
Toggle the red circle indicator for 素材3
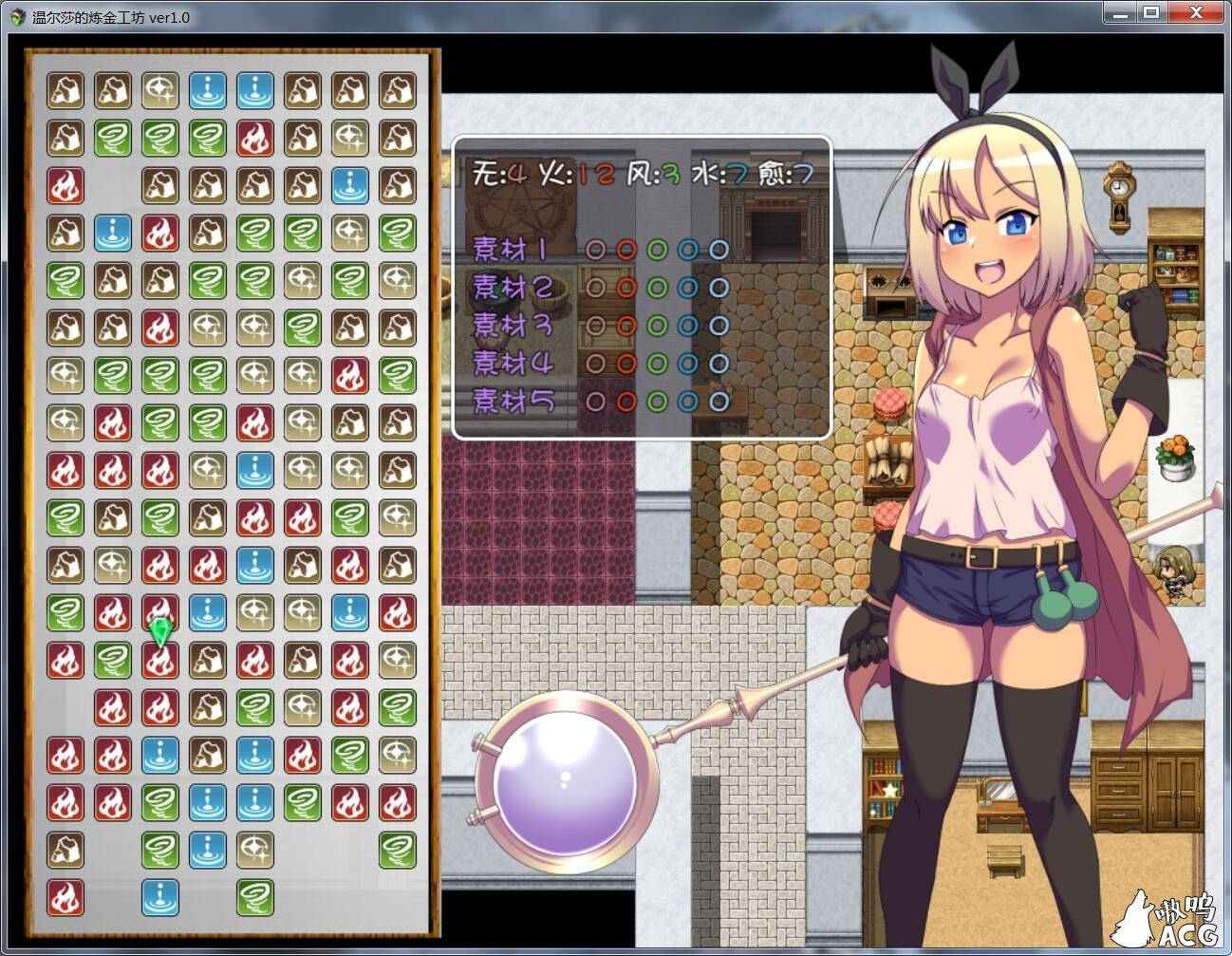click(626, 325)
